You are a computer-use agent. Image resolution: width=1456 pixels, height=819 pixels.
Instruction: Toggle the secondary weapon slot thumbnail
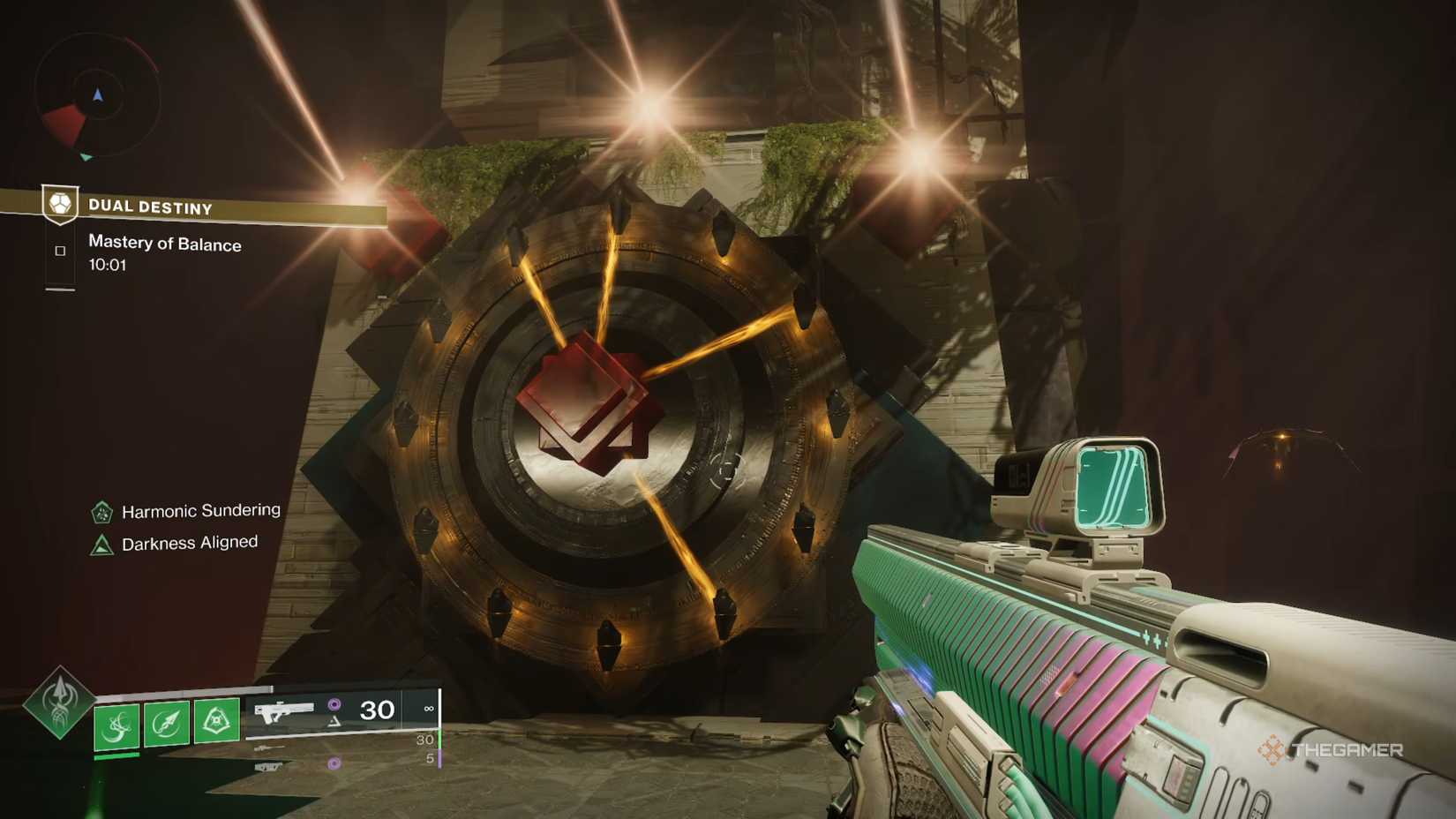tap(271, 748)
